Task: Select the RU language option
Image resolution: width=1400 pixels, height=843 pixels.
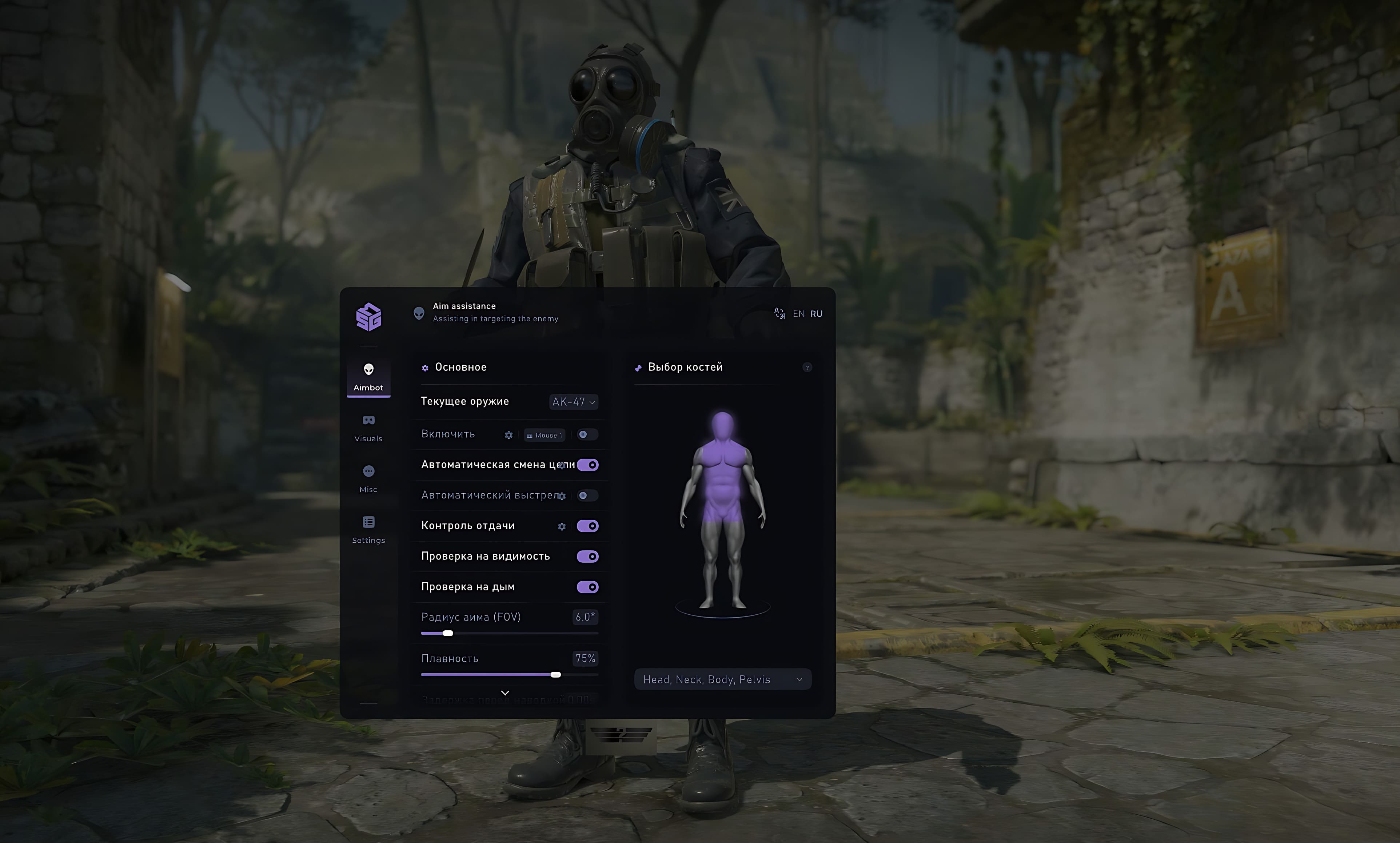Action: (817, 314)
